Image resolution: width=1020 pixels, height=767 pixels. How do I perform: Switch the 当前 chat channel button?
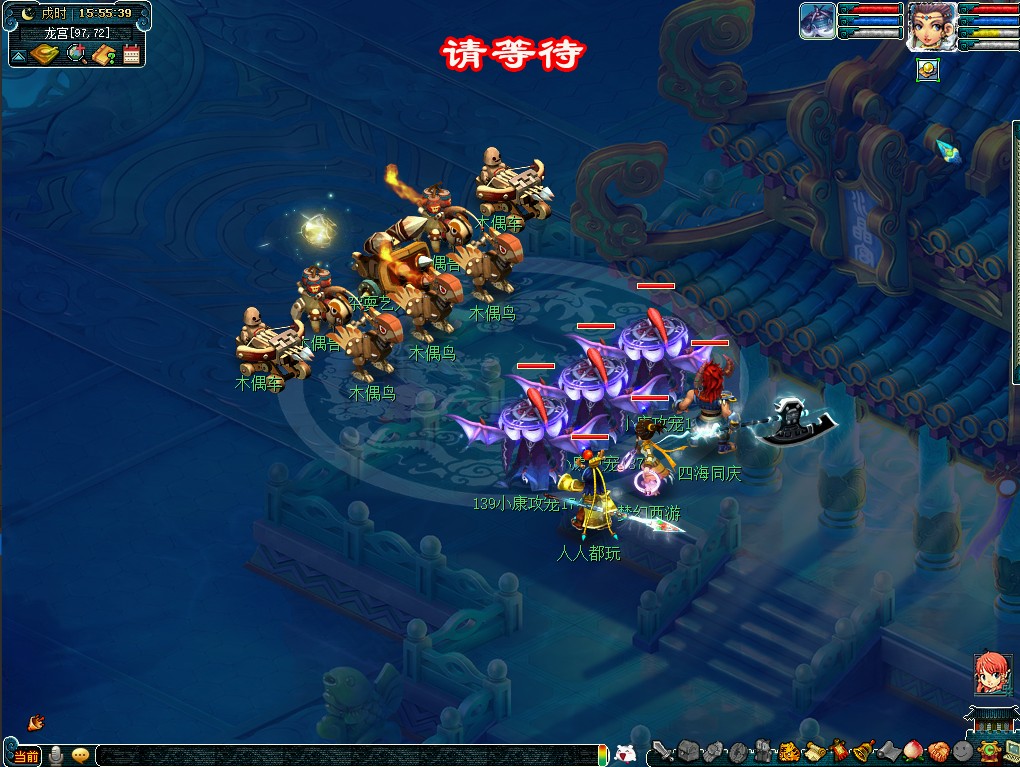[26, 756]
